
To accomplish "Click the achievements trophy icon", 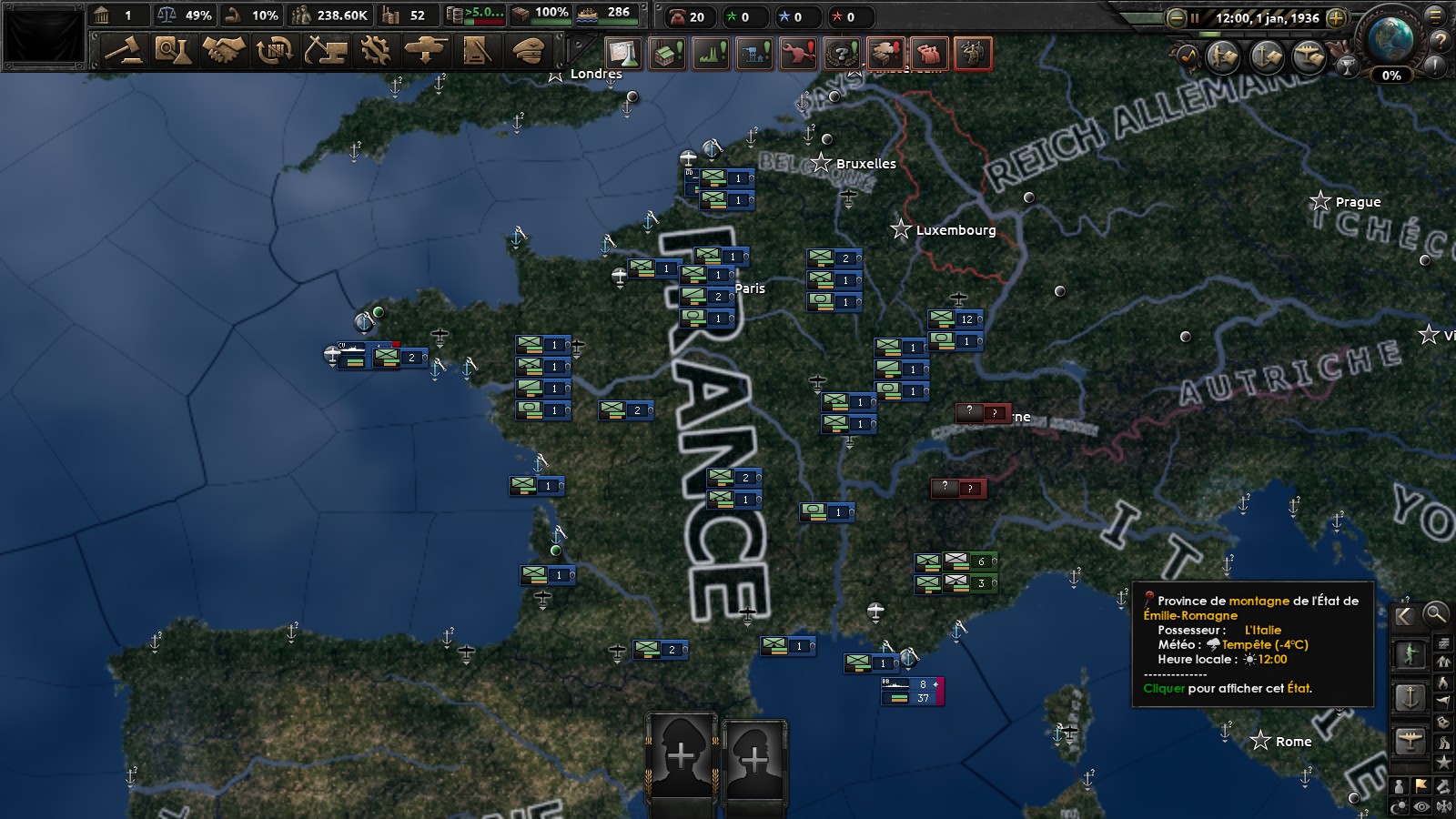I will (x=1347, y=66).
